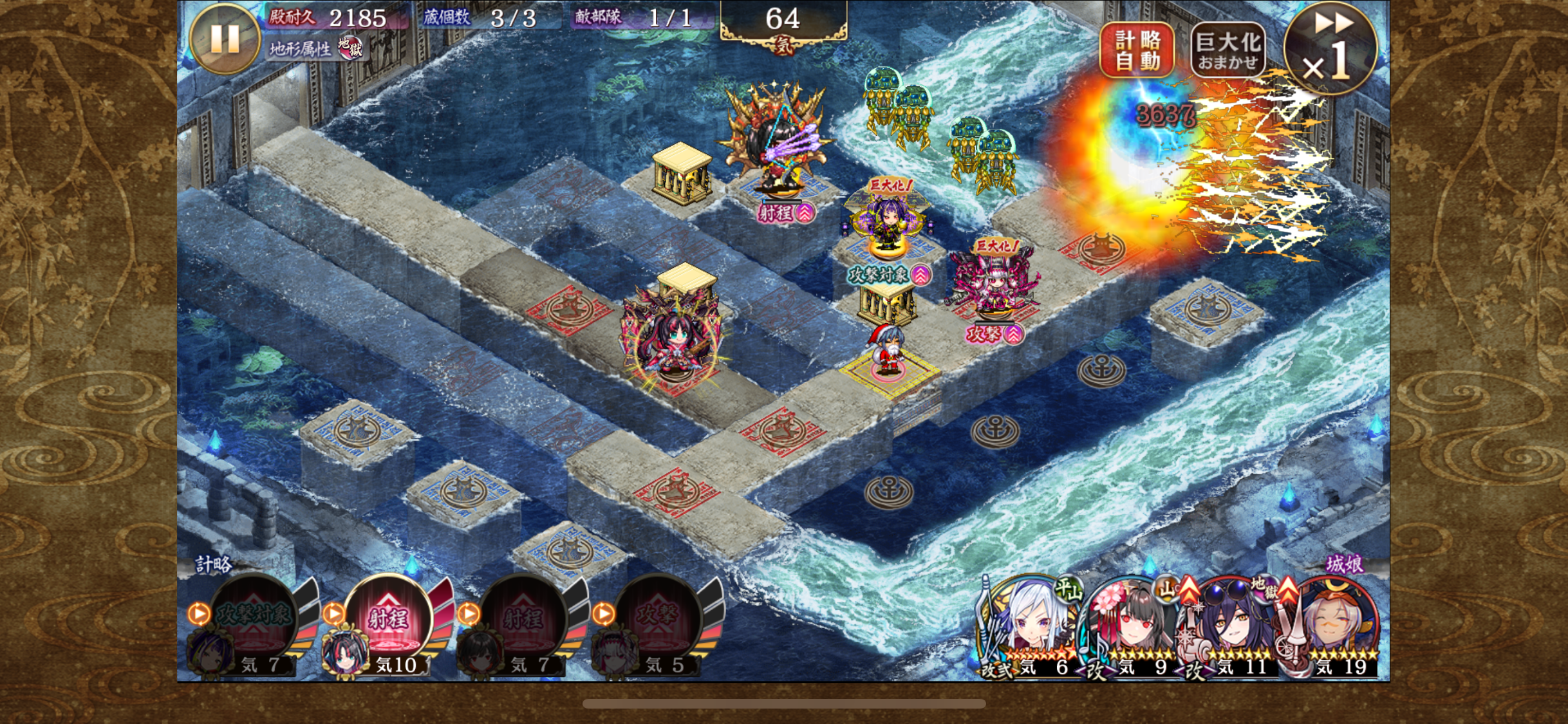The height and width of the screenshot is (724, 1568).
Task: Activate the glowing 射程 stratagem costing 10 ki
Action: pos(389,618)
